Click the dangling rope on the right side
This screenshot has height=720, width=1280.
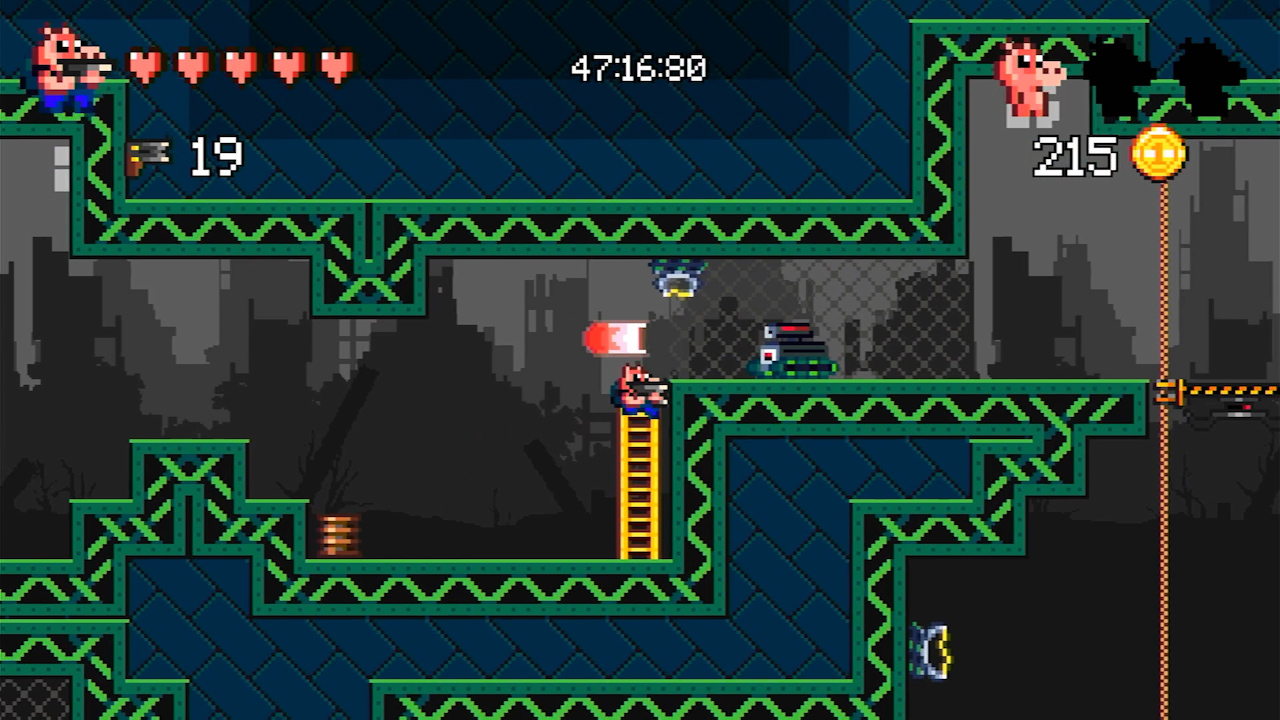[1163, 550]
